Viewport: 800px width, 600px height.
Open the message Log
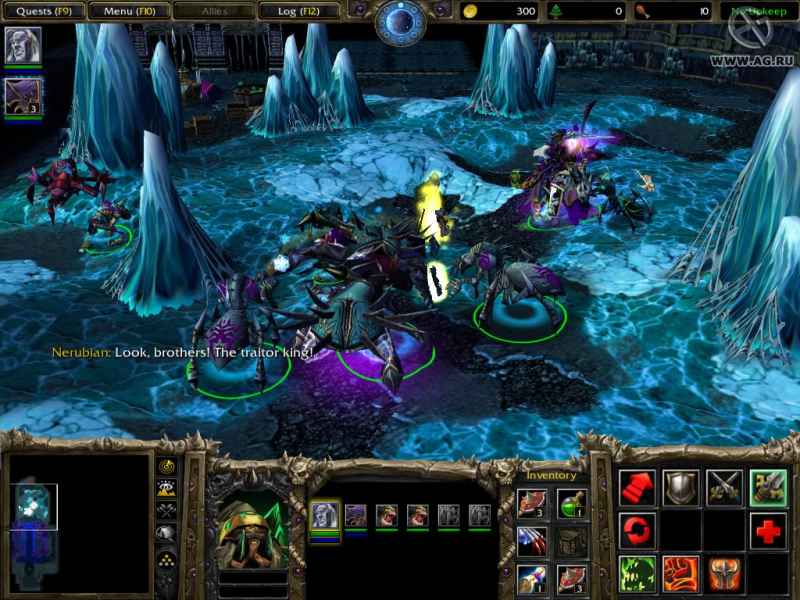click(x=298, y=11)
